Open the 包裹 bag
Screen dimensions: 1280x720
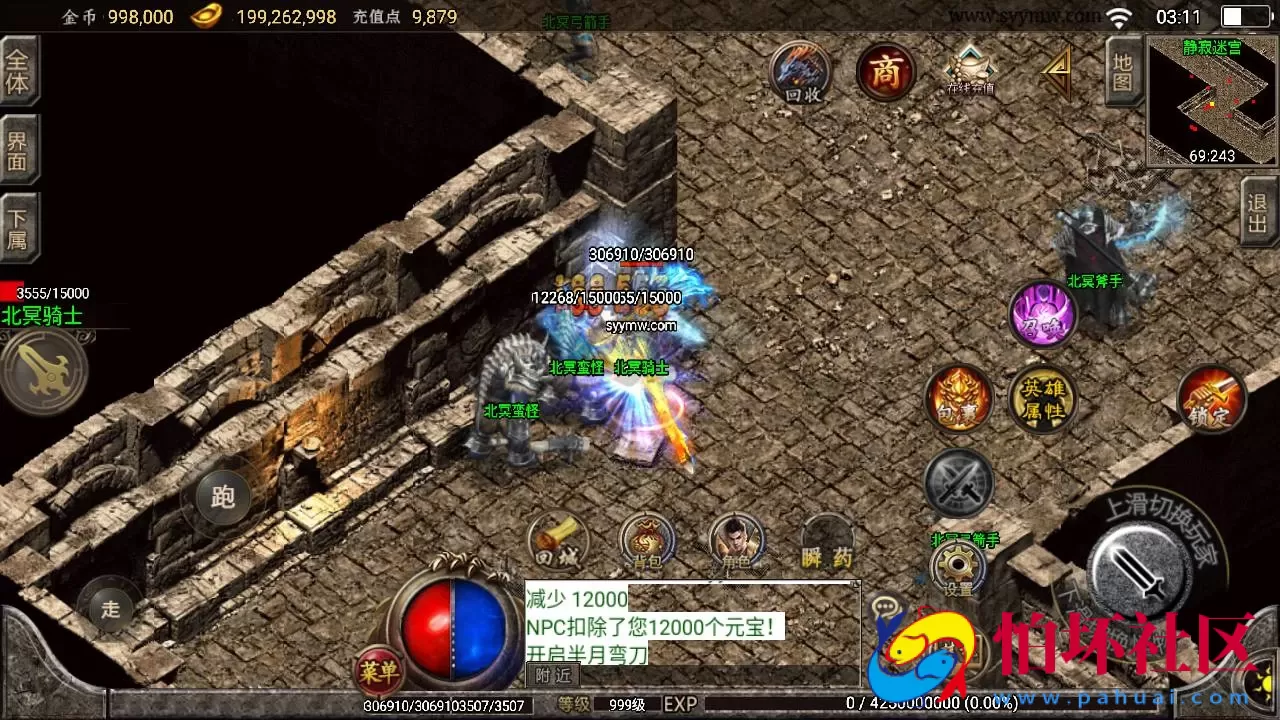point(959,400)
